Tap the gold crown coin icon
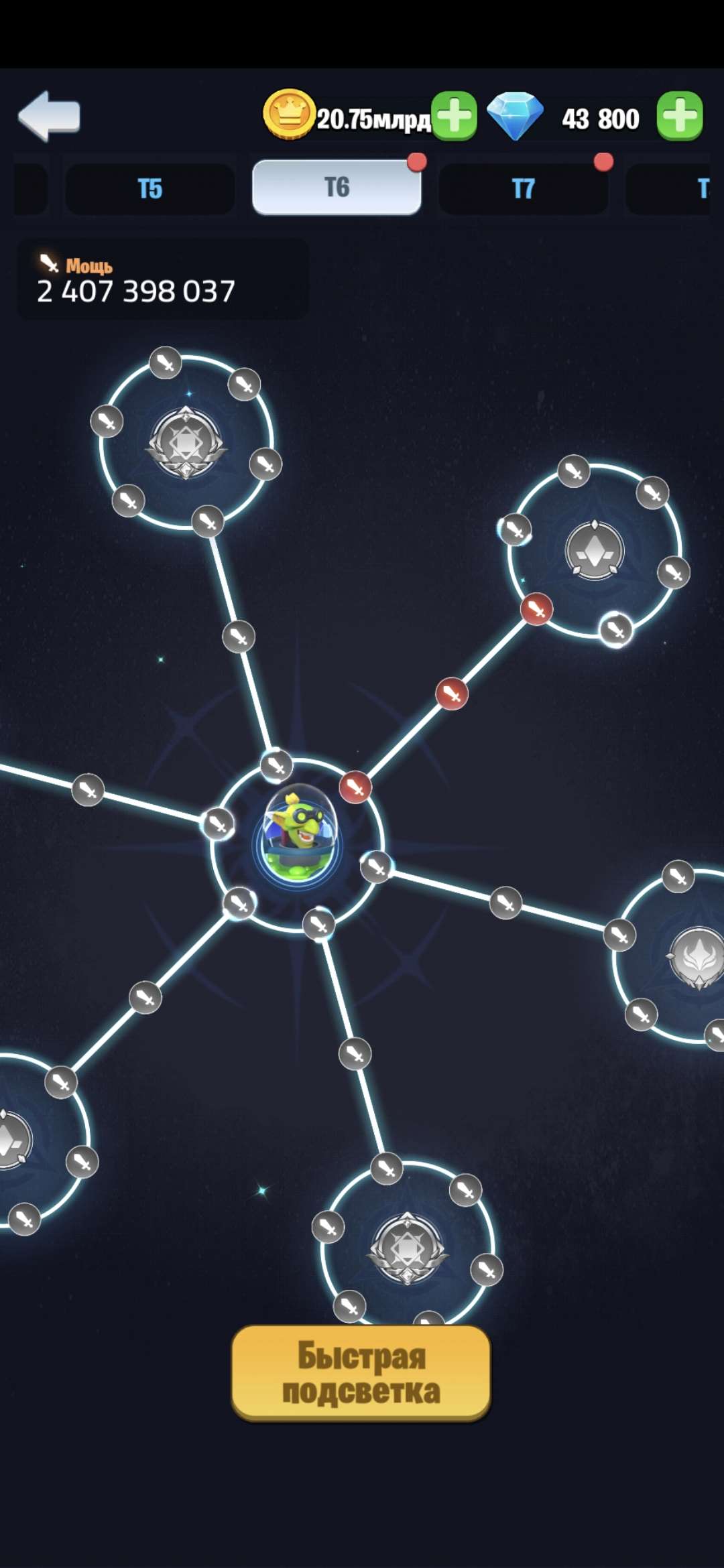The width and height of the screenshot is (724, 1568). coord(289,114)
